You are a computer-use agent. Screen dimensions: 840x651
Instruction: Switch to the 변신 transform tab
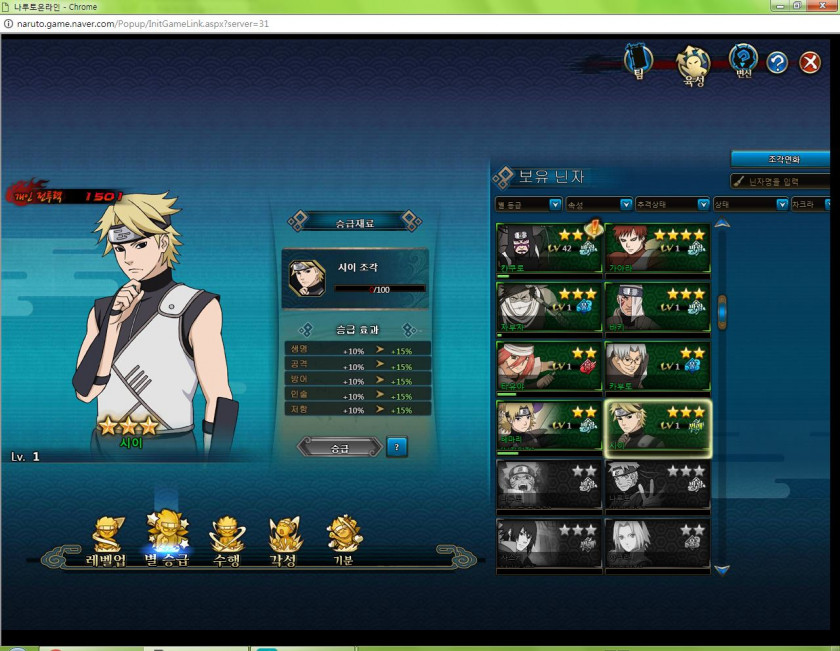pyautogui.click(x=743, y=62)
